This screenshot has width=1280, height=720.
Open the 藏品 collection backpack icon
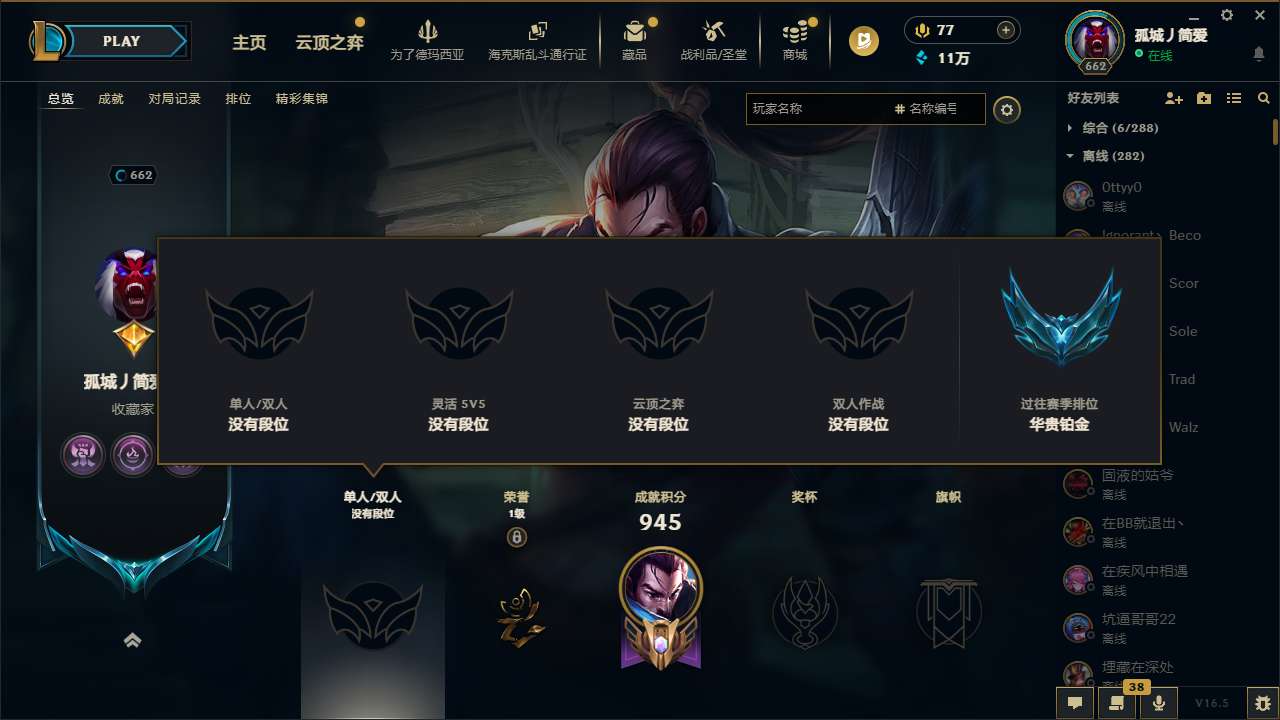coord(636,33)
